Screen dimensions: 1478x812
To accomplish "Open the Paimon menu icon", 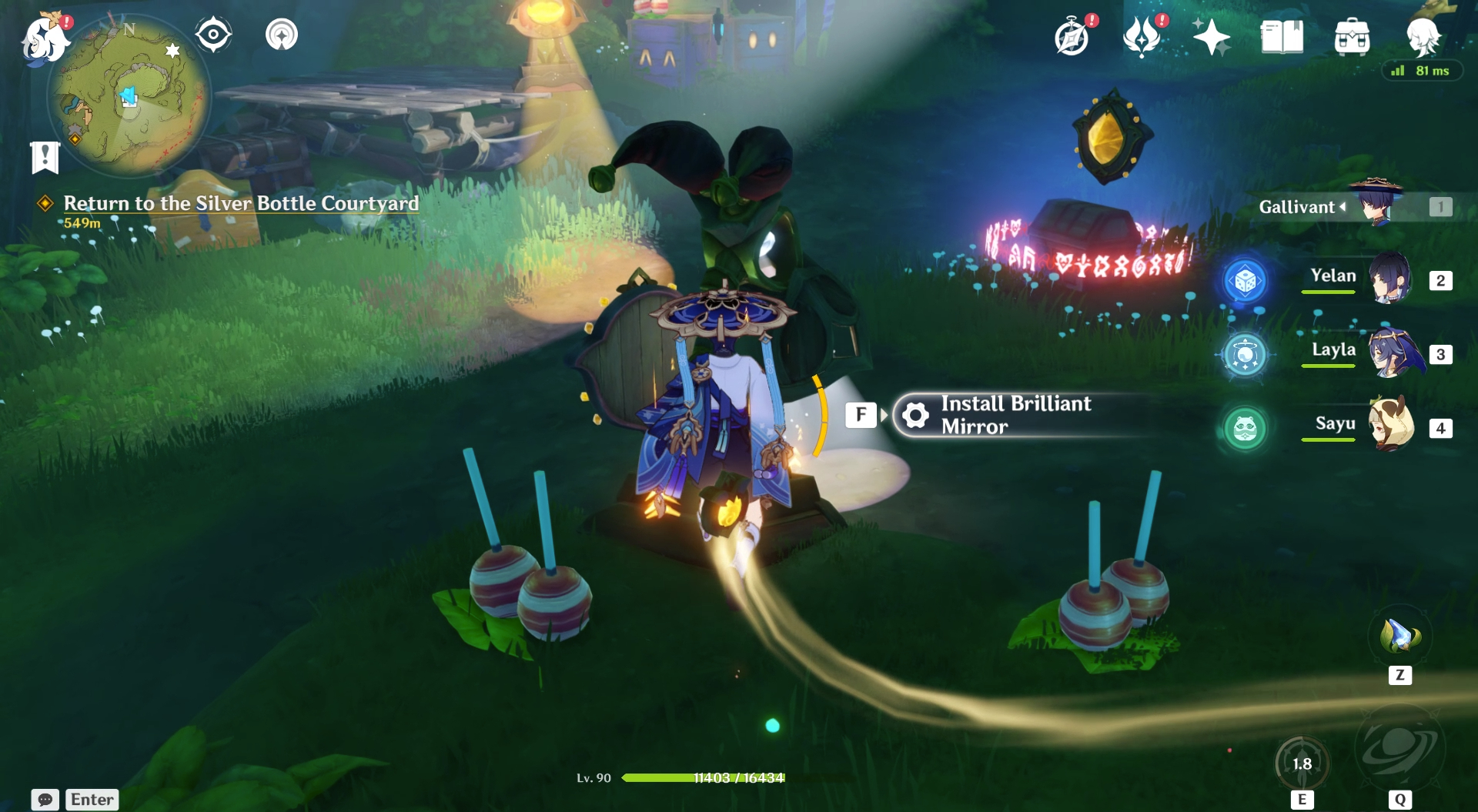I will pos(44,38).
